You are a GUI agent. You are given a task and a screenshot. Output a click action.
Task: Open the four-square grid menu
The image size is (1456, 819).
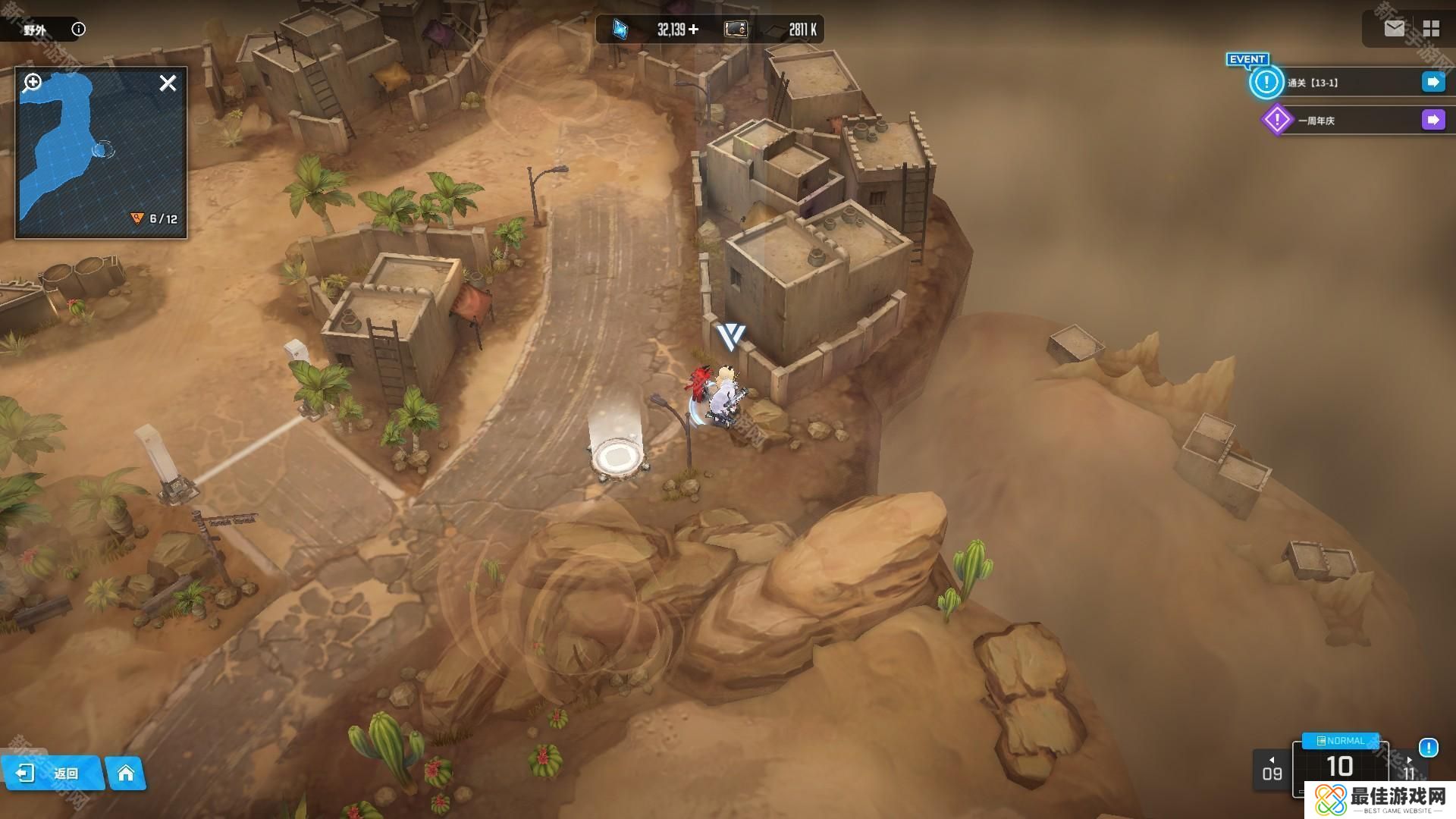[x=1431, y=29]
